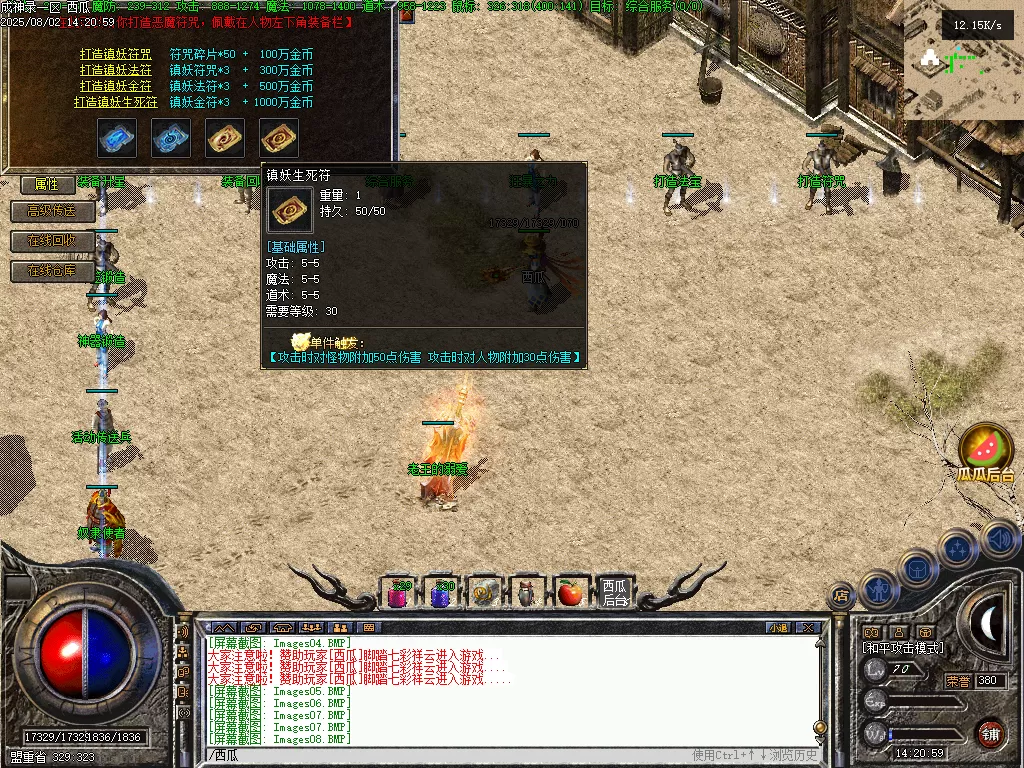
Task: Craft the 打造镇妖生死符 talisman
Action: pos(113,102)
